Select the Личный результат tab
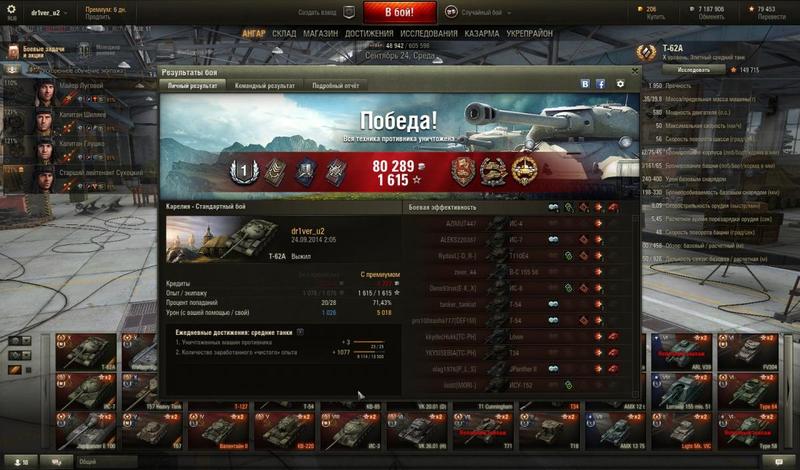Image resolution: width=800 pixels, height=470 pixels. click(195, 86)
